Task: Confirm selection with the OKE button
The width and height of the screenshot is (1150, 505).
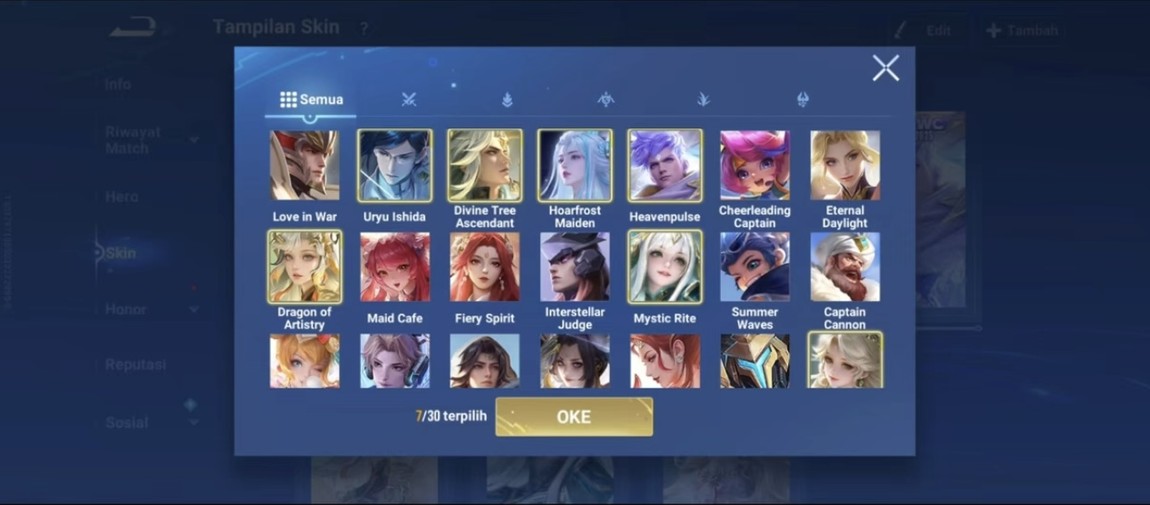Action: (x=574, y=417)
